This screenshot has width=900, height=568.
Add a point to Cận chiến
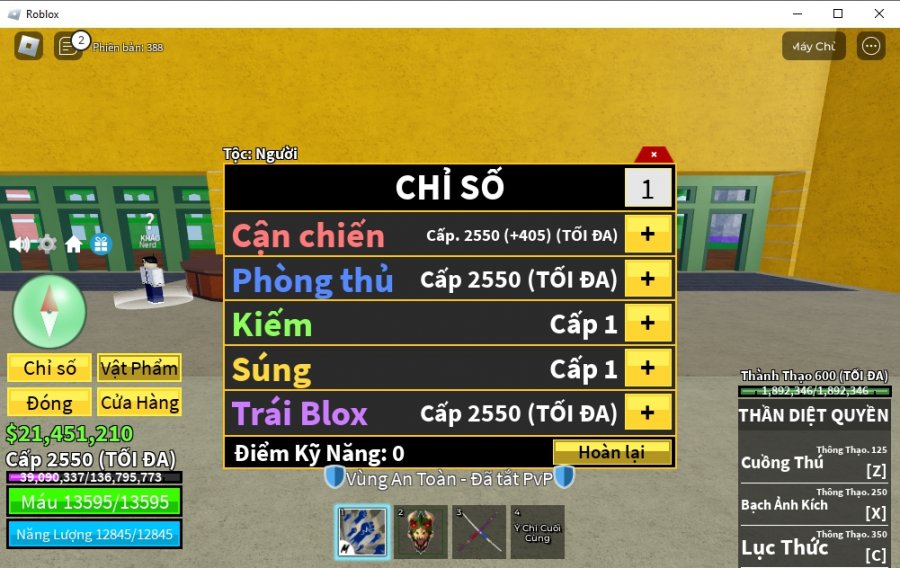click(647, 234)
